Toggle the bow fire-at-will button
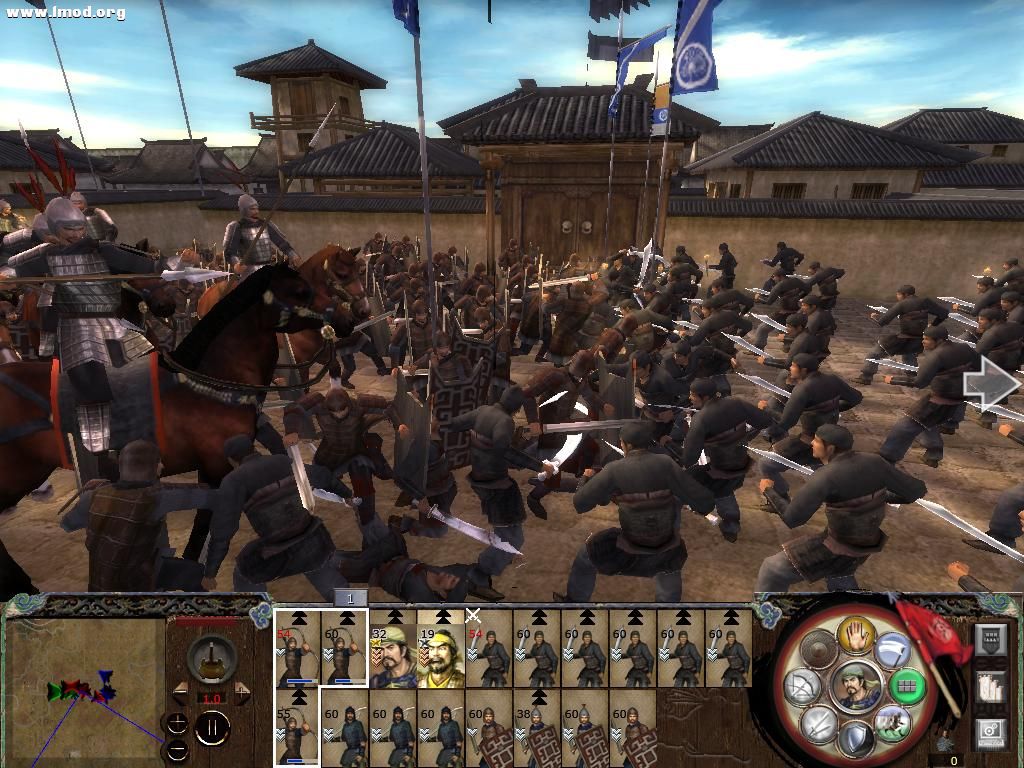The image size is (1024, 768). coord(802,686)
